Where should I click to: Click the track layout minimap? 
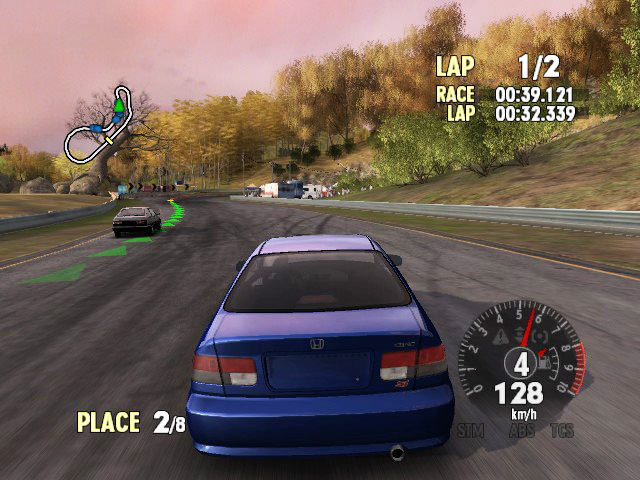click(x=99, y=129)
